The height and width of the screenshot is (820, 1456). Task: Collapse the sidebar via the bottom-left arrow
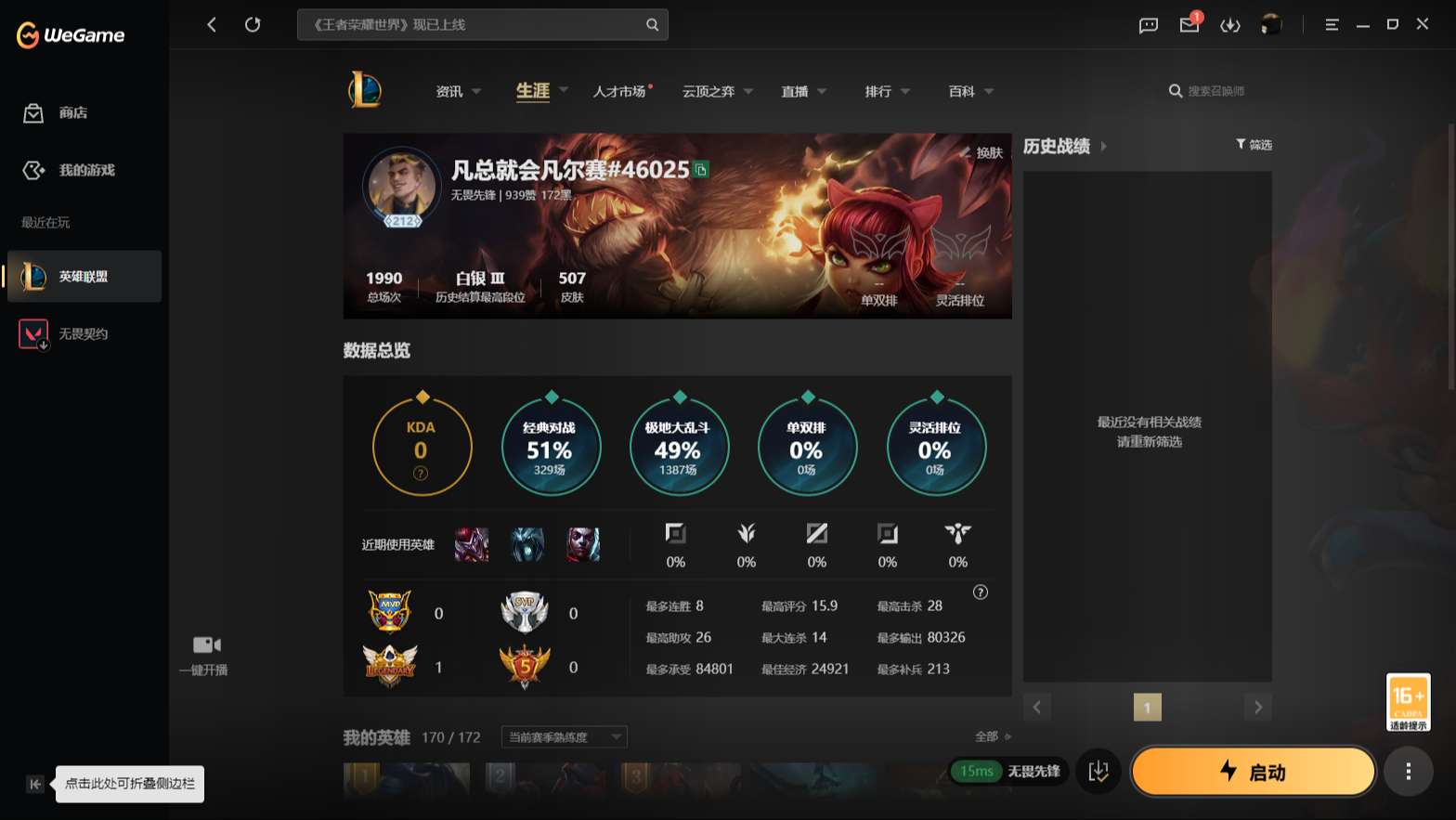34,784
